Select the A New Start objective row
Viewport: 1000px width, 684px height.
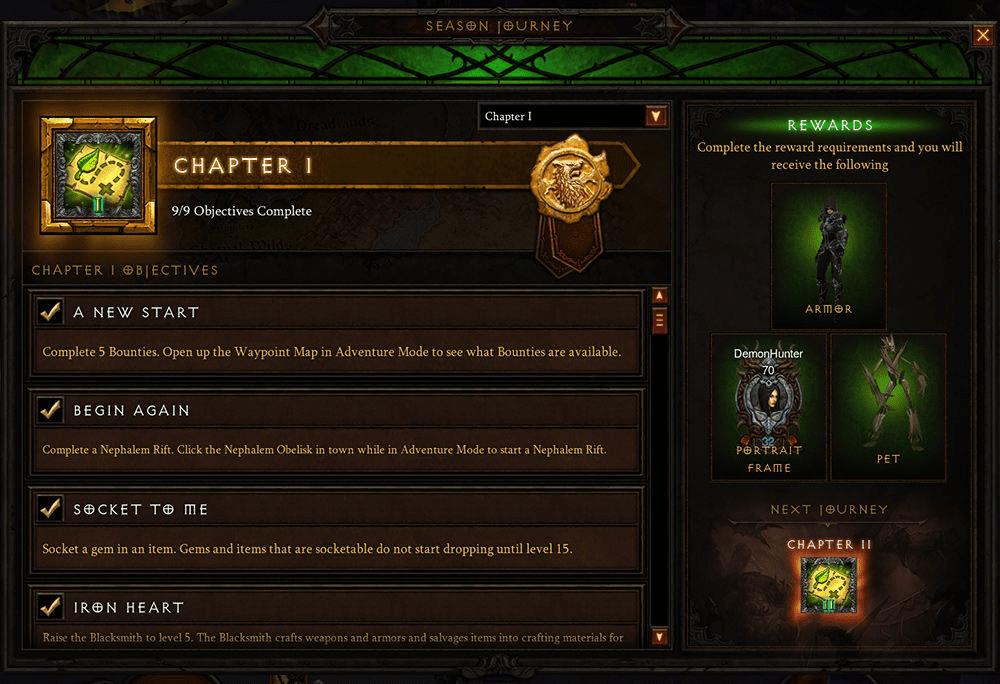click(x=335, y=333)
